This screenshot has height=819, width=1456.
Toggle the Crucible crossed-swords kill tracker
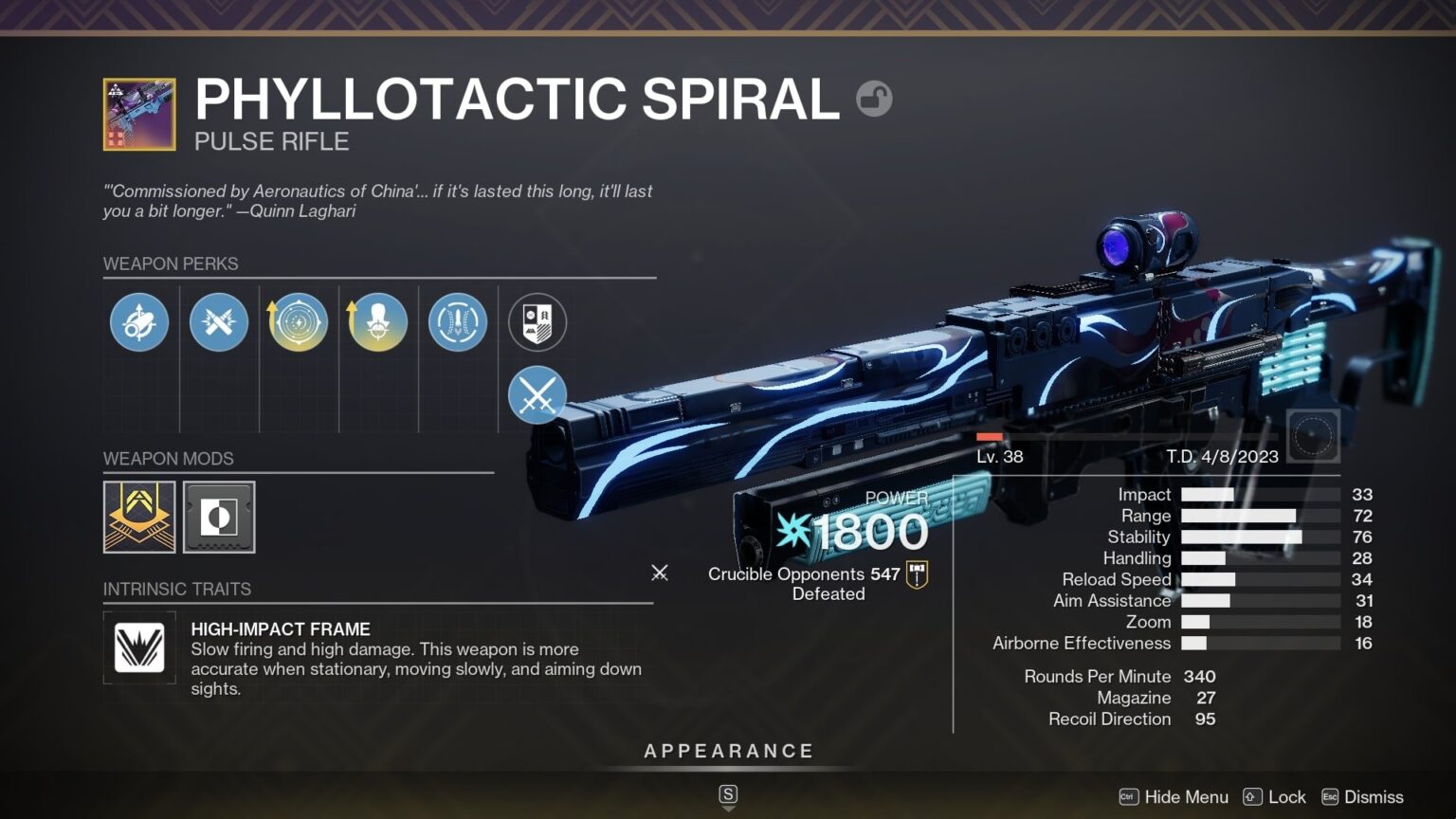(537, 395)
